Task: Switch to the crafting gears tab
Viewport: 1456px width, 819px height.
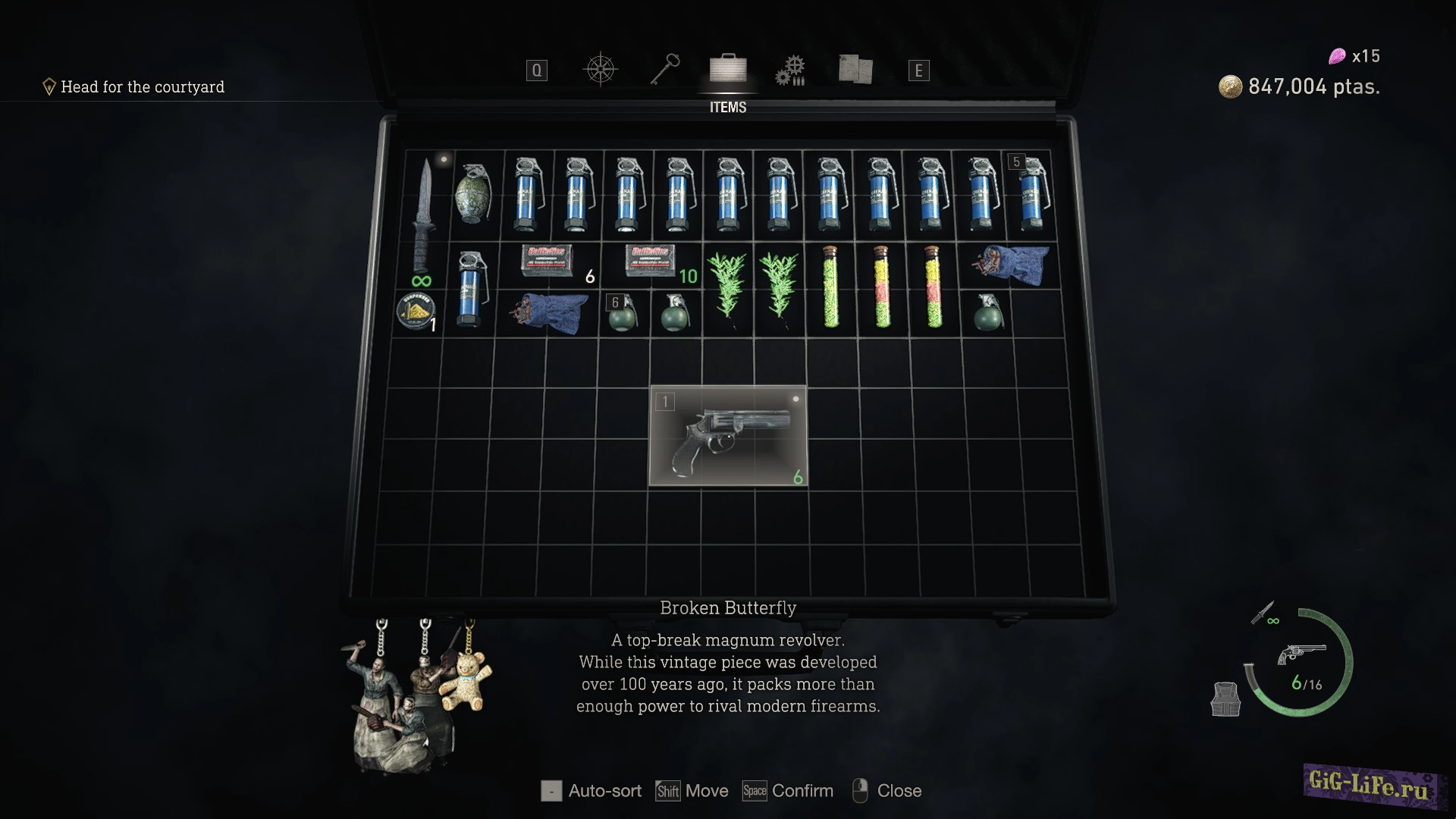Action: 789,71
